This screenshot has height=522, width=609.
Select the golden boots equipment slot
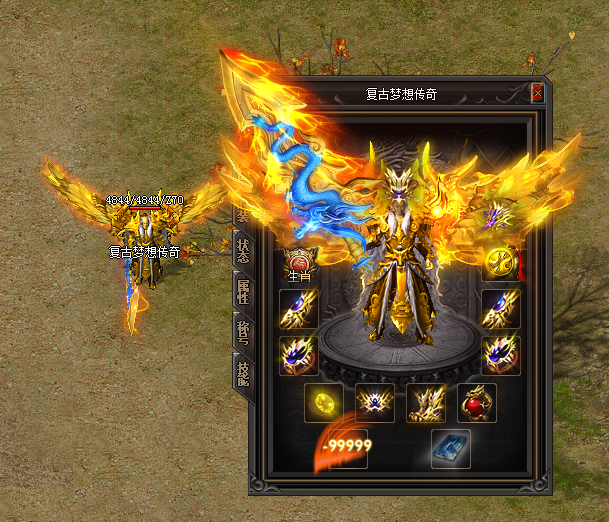[x=425, y=402]
